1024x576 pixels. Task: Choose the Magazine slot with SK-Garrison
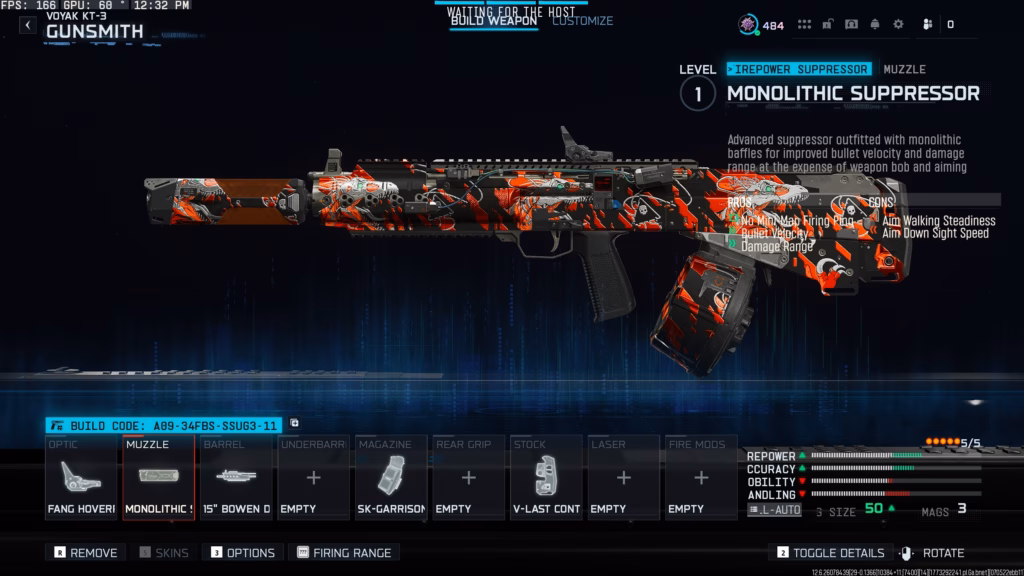pyautogui.click(x=391, y=478)
